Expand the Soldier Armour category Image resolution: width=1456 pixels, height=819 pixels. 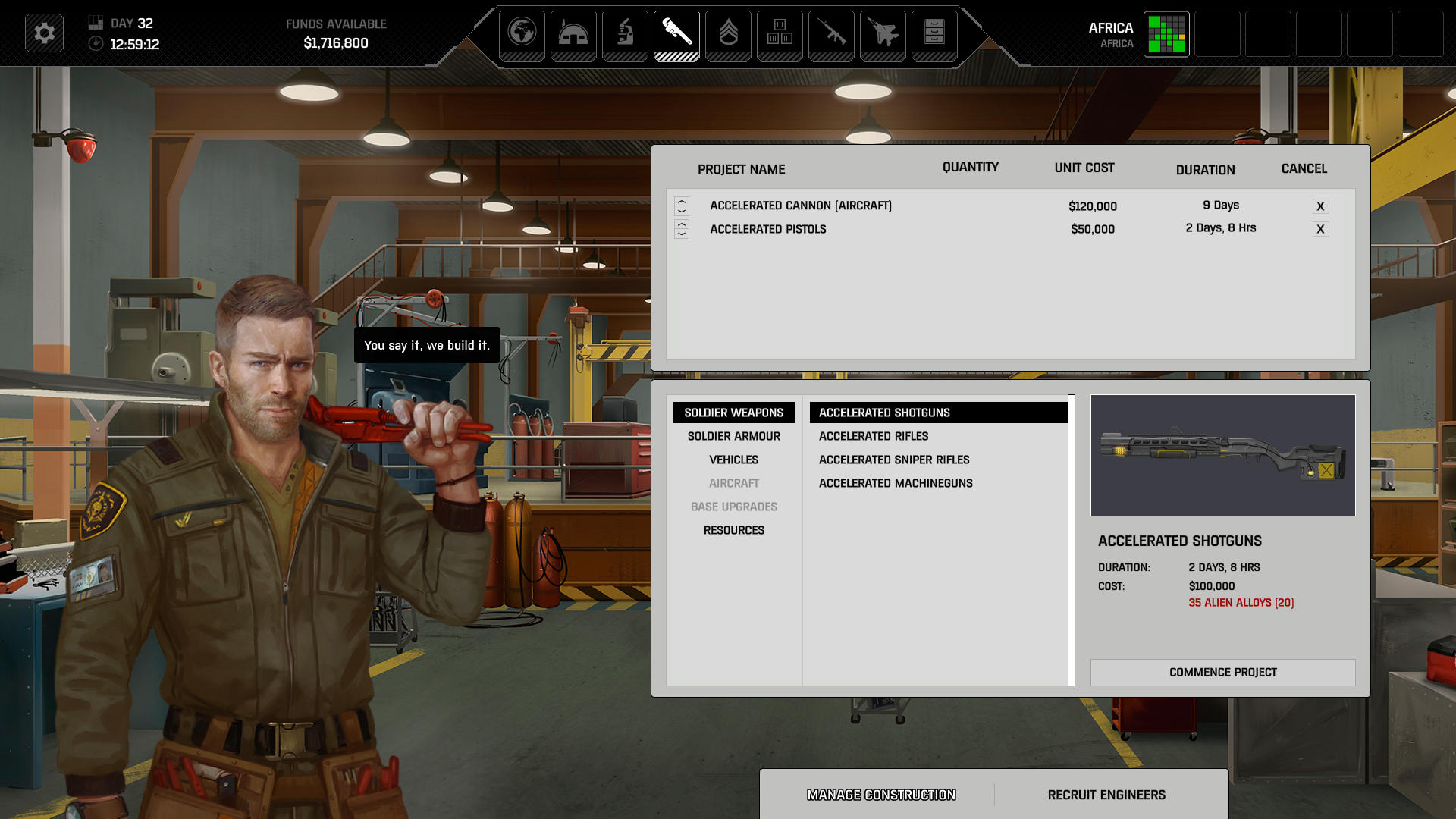click(733, 436)
